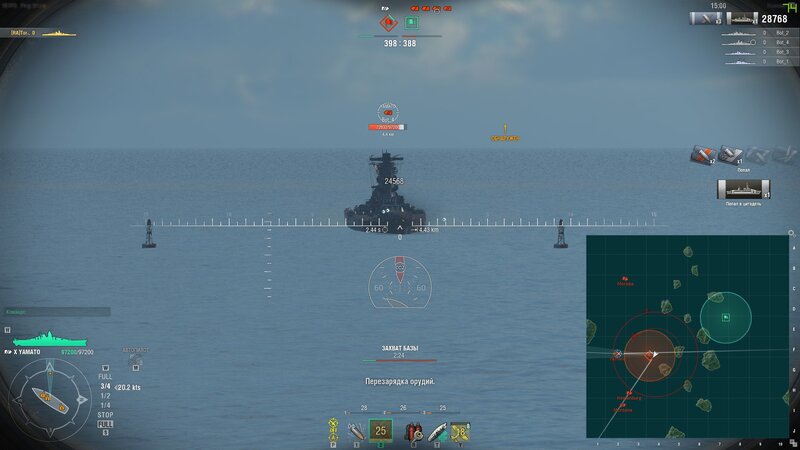Click the citadel hit ribbon

(744, 189)
